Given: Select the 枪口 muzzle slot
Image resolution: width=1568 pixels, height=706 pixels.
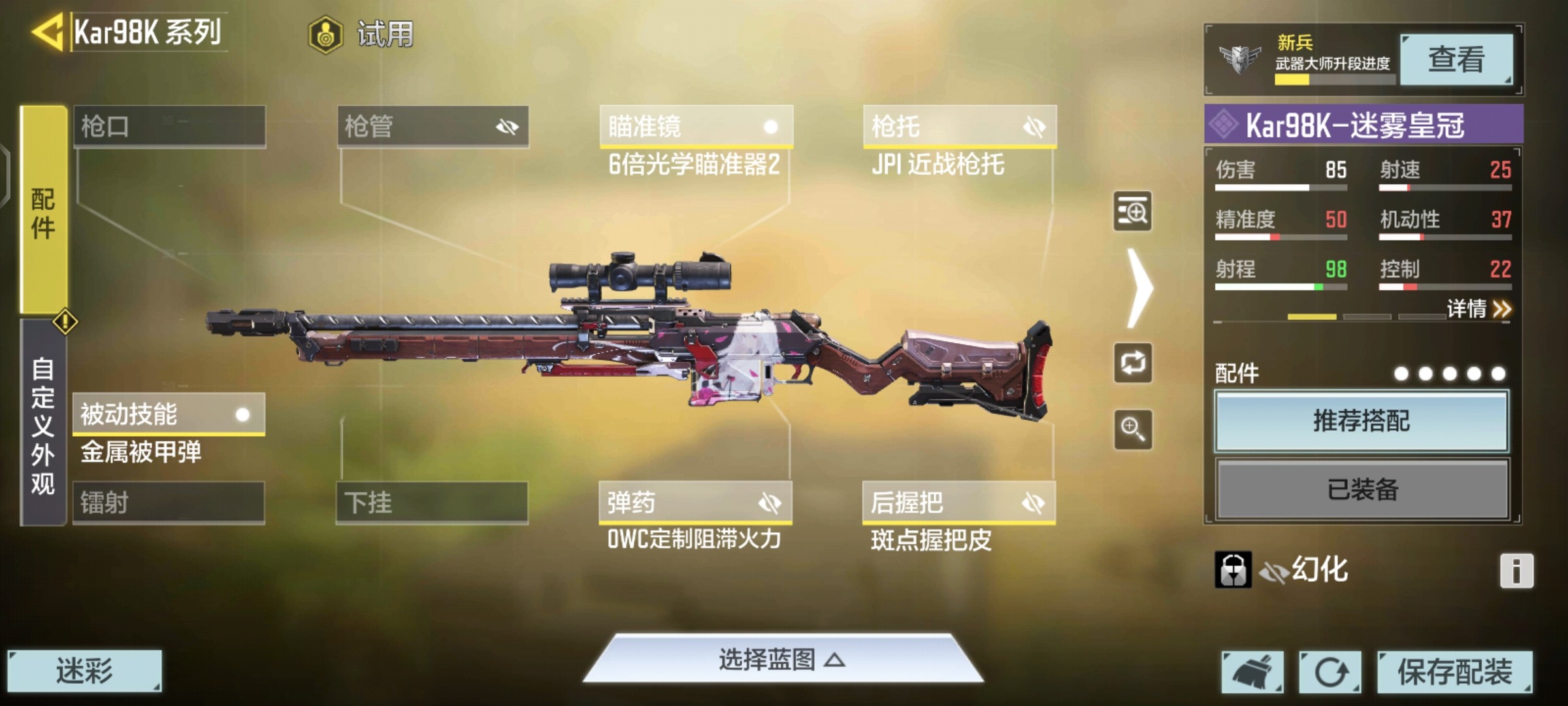Looking at the screenshot, I should (169, 126).
